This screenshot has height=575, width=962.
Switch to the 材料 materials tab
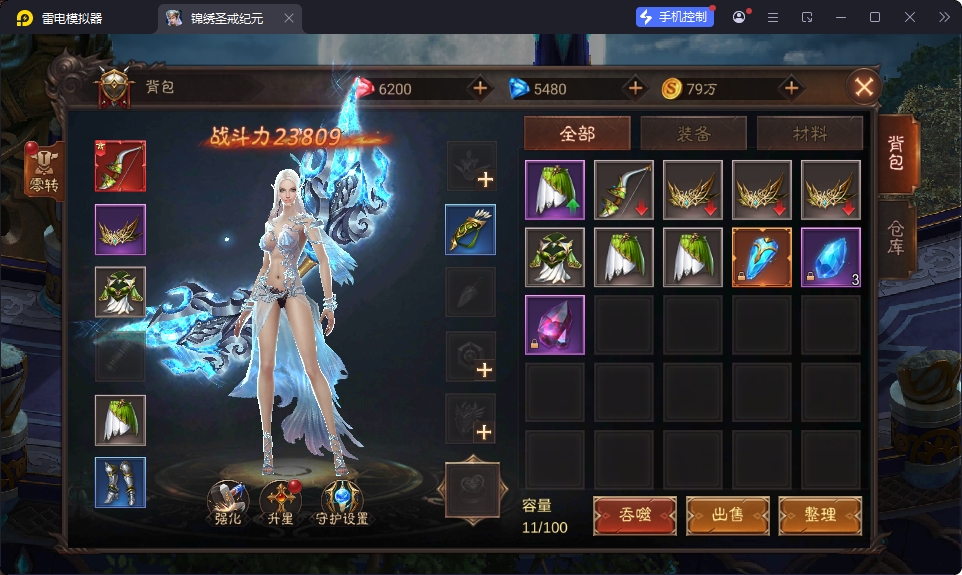809,133
